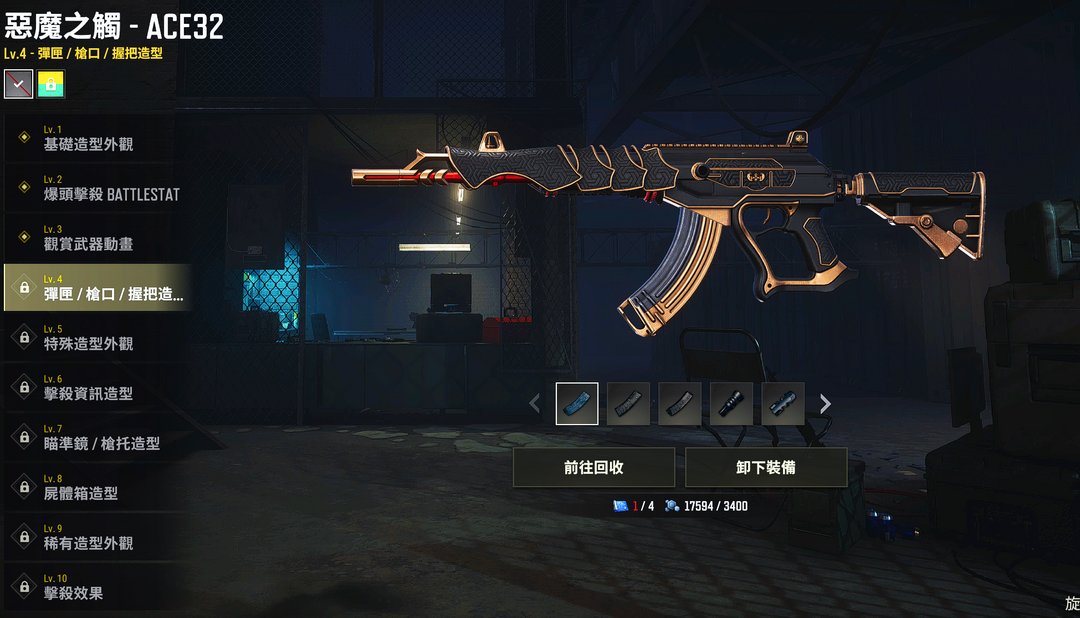The image size is (1080, 618).
Task: Show next attachment thumbnails with right arrow
Action: (x=825, y=404)
